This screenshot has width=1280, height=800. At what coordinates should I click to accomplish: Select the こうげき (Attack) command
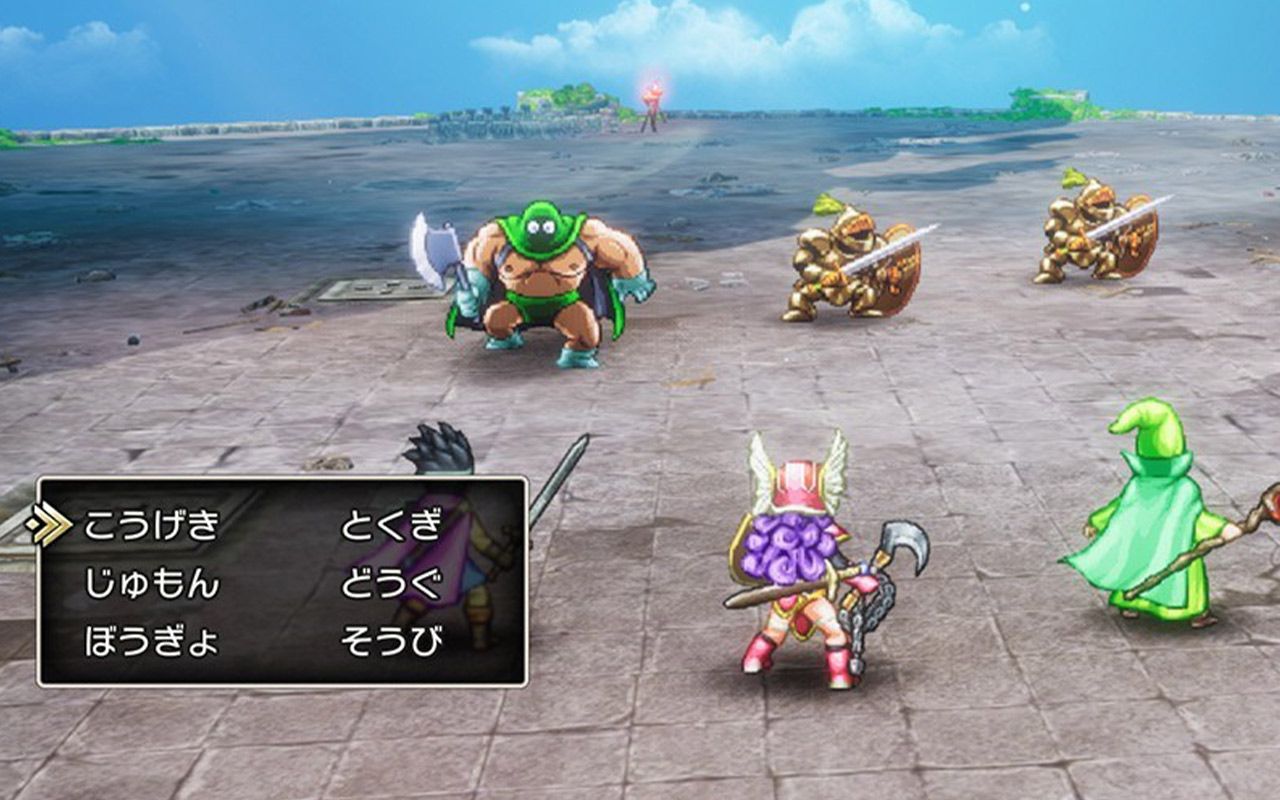coord(150,525)
